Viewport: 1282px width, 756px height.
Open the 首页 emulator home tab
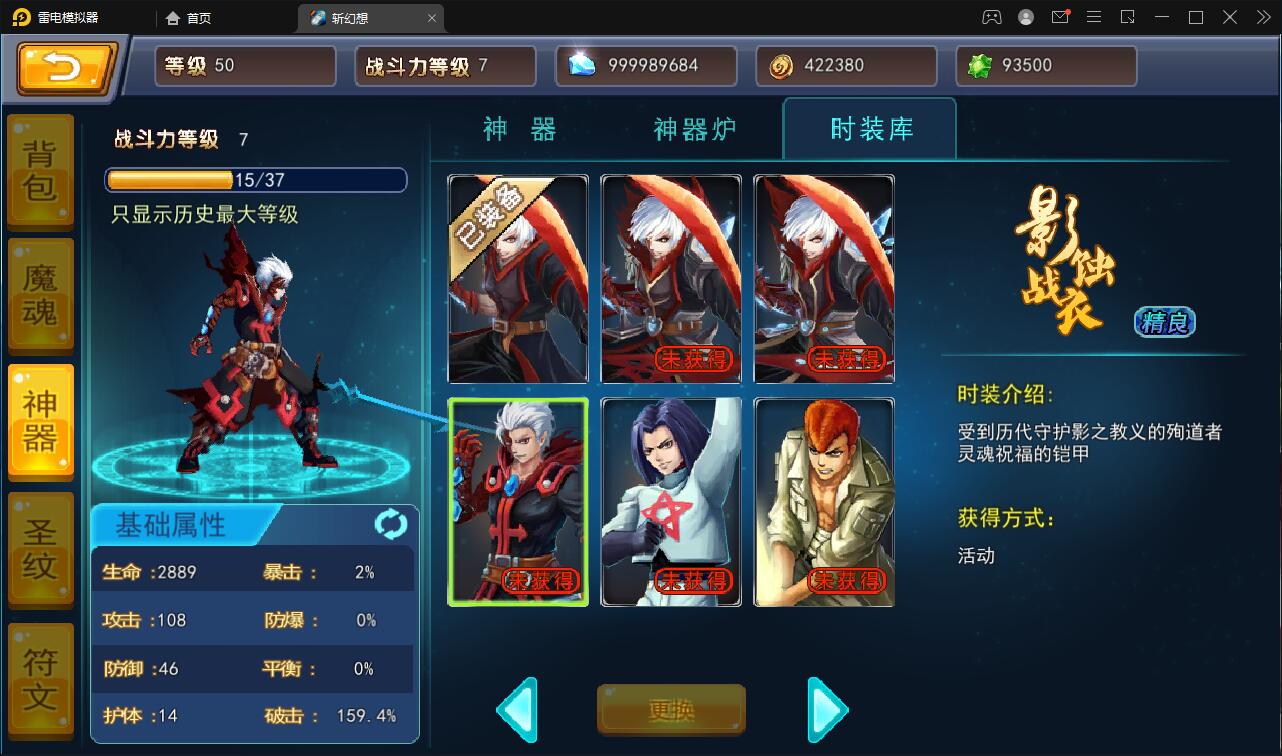pyautogui.click(x=189, y=17)
